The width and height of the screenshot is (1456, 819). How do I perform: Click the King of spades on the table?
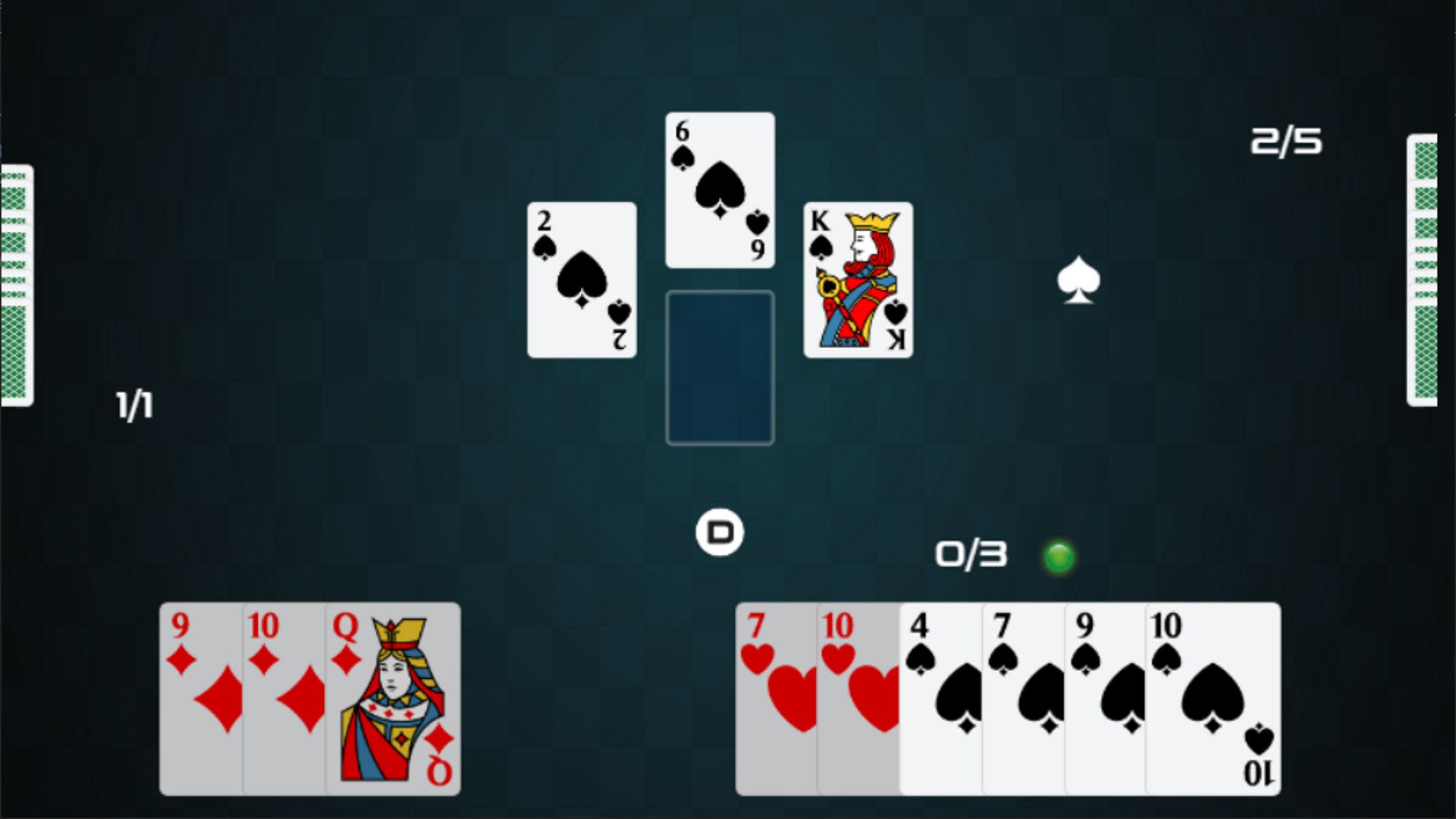[857, 278]
